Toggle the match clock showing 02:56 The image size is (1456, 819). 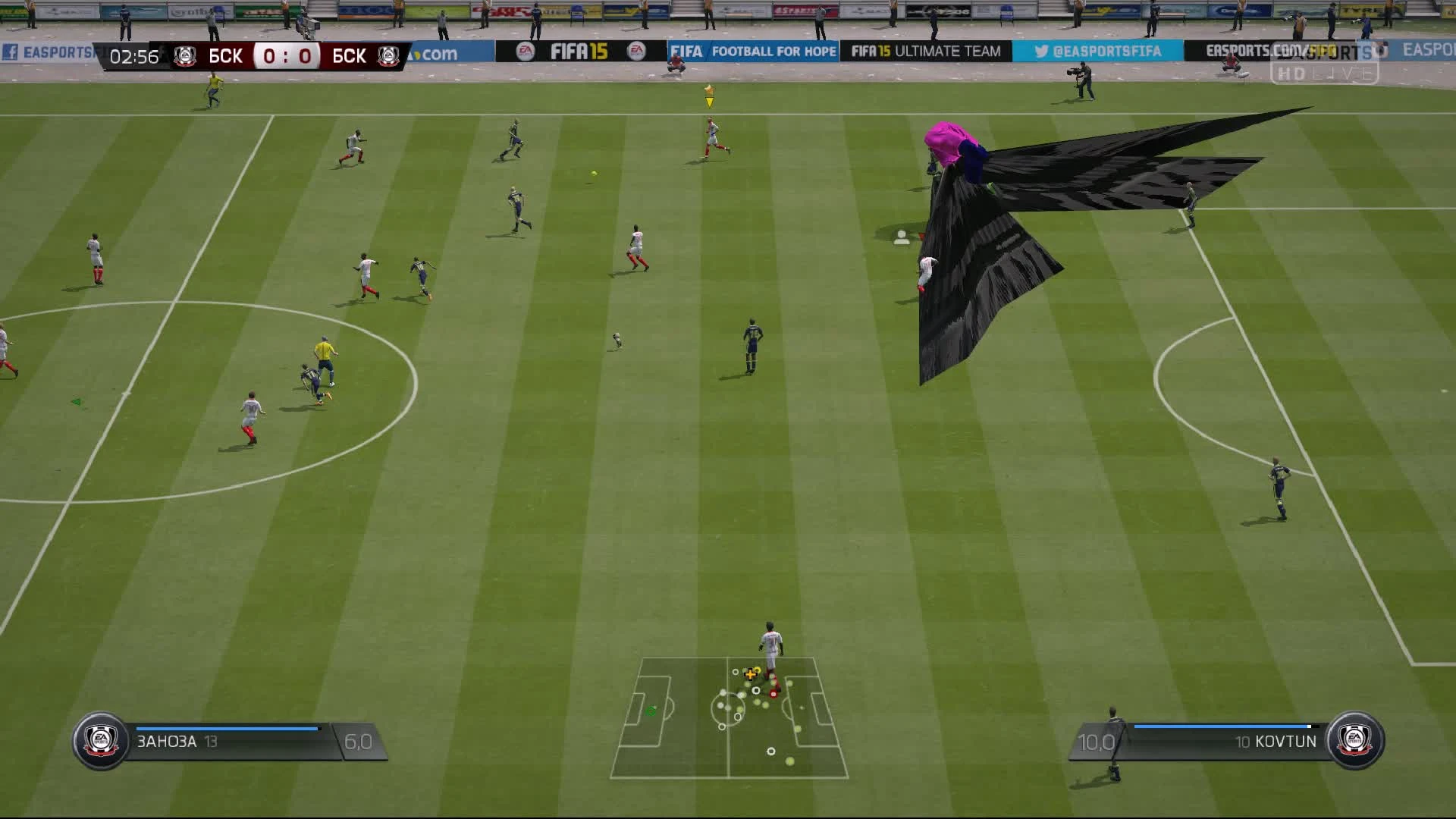click(133, 55)
